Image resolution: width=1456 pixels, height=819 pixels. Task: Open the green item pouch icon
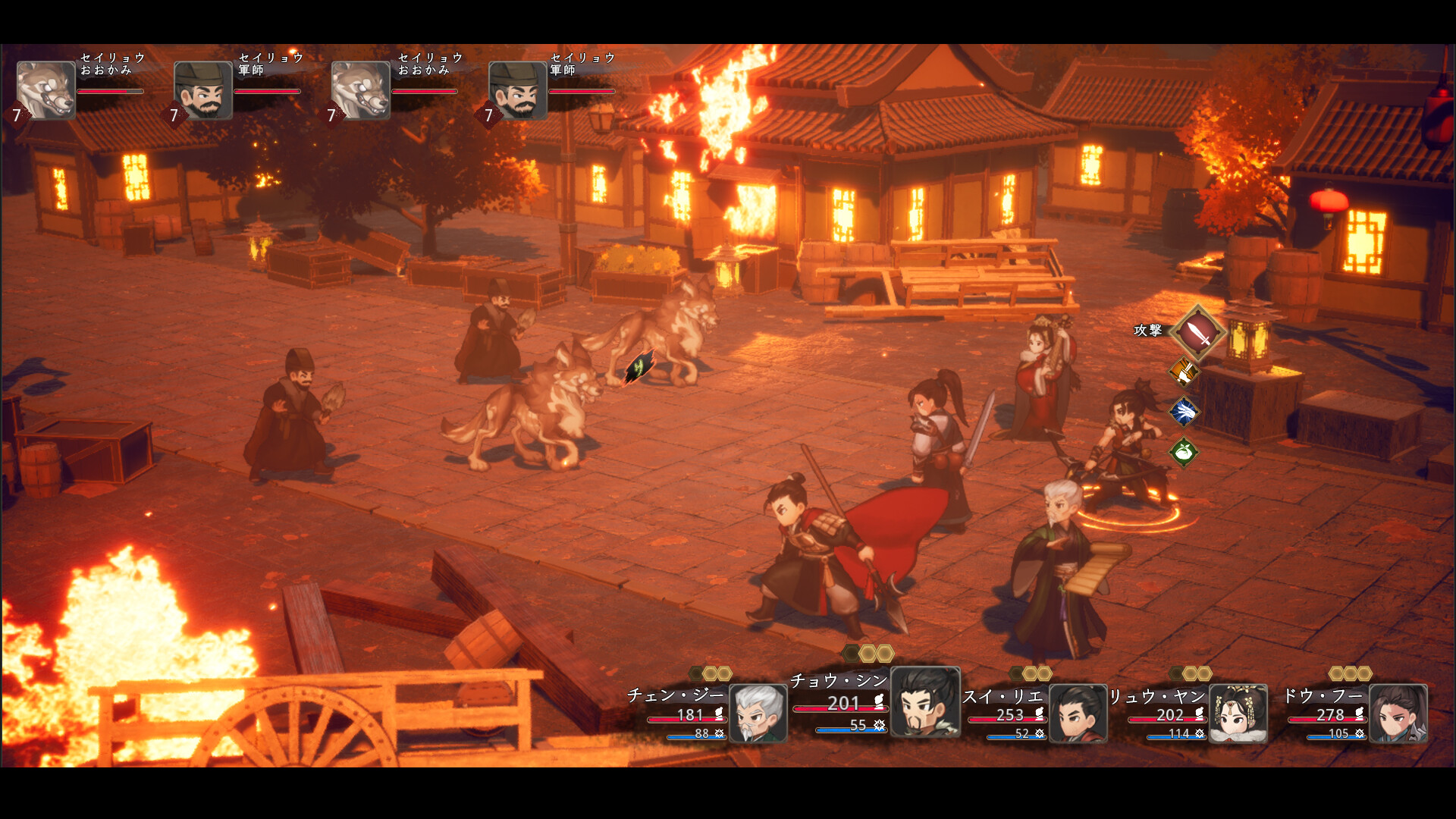(1184, 450)
